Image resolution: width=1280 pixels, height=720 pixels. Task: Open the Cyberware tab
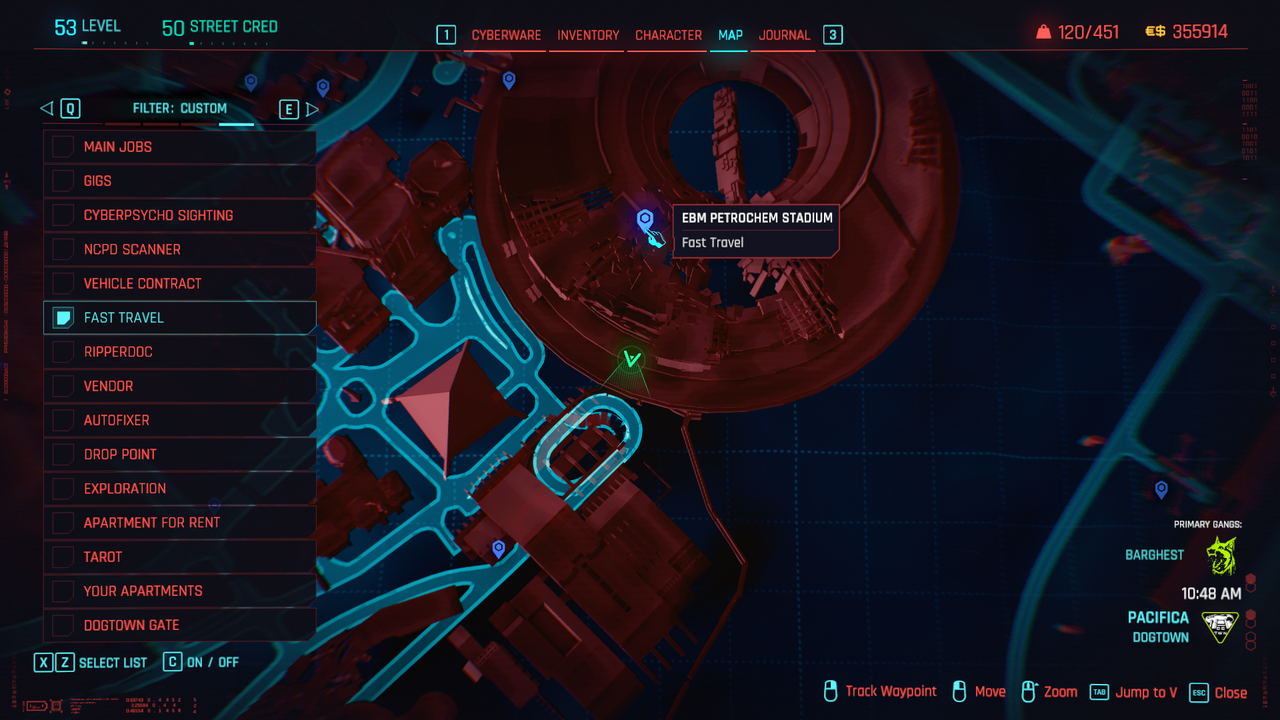(x=506, y=35)
